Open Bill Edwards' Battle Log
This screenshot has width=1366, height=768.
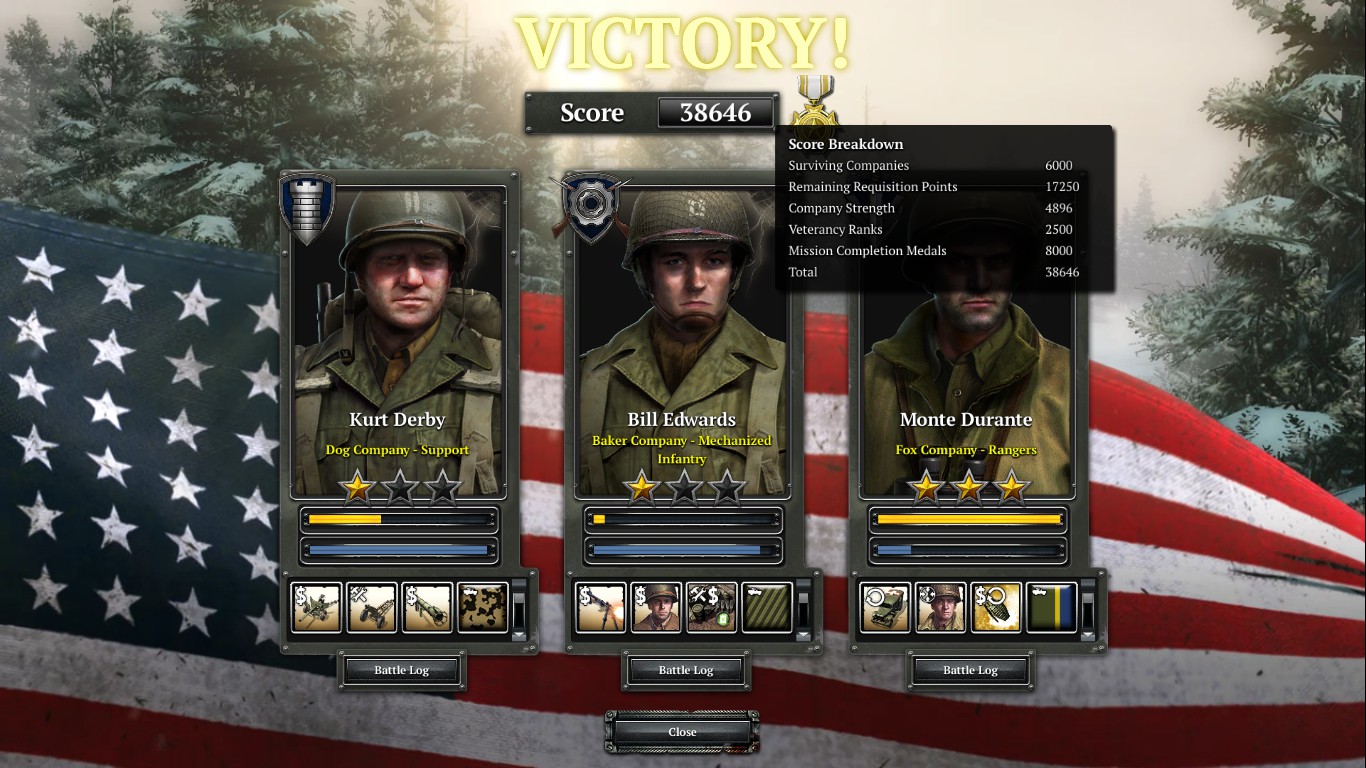click(686, 670)
